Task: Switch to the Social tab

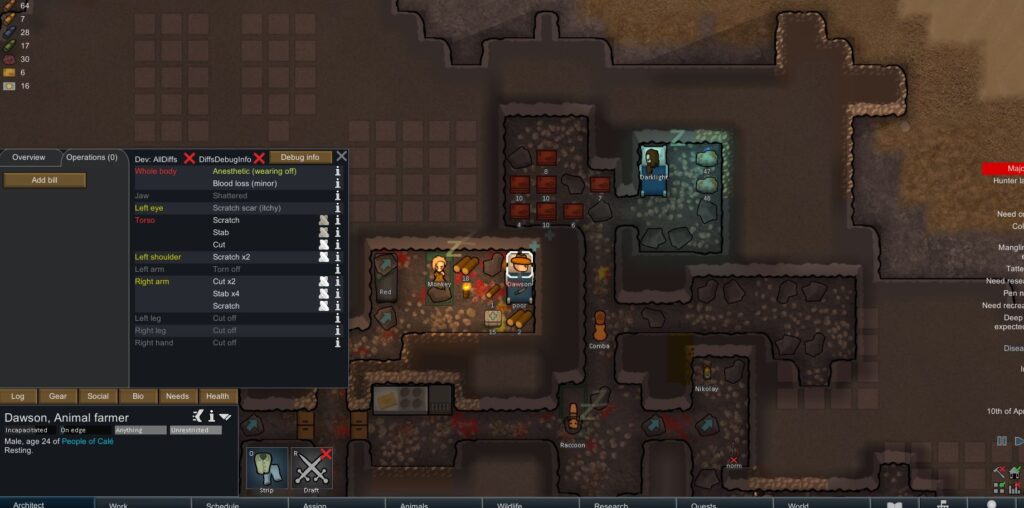Action: [98, 396]
